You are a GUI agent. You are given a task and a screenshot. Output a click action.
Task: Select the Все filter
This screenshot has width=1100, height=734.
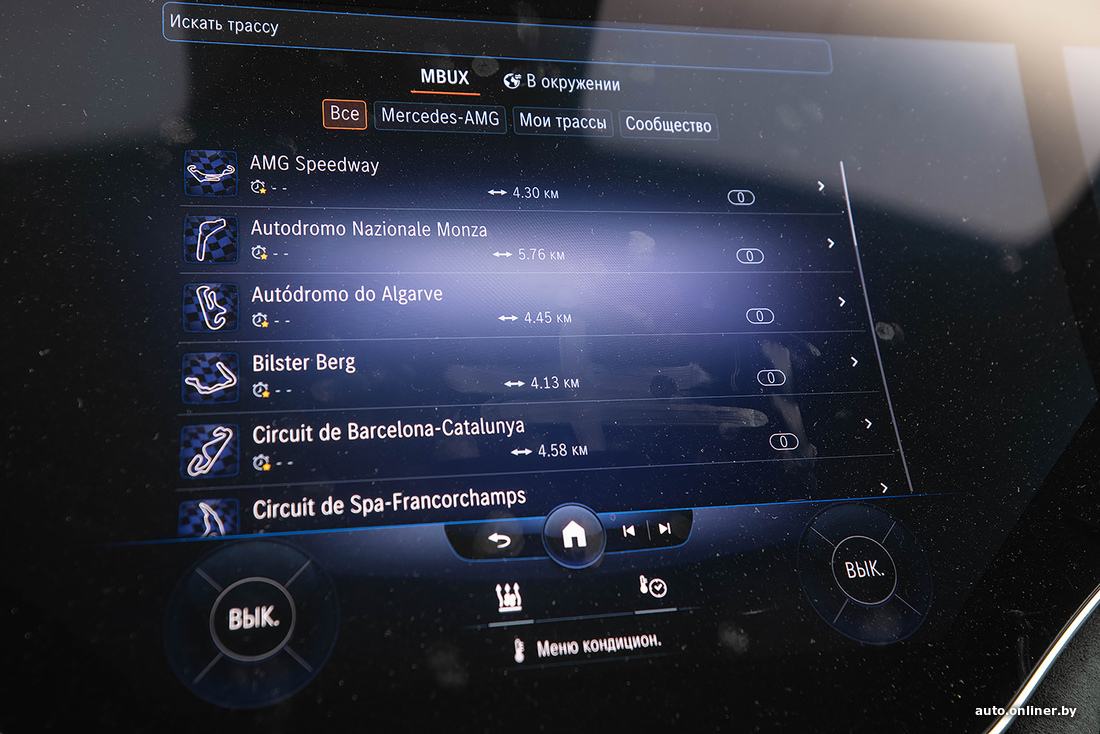344,114
